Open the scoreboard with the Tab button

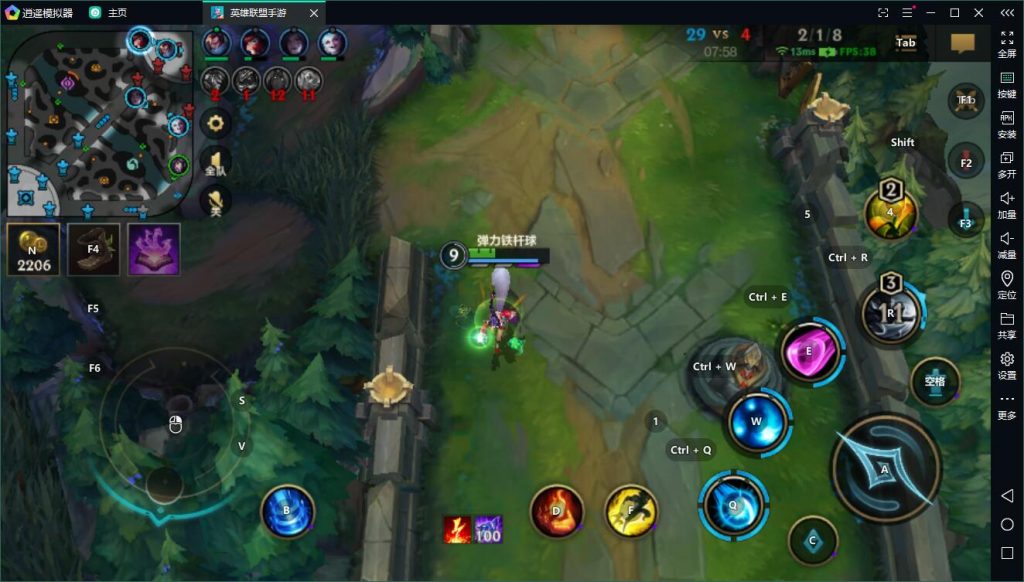point(906,43)
